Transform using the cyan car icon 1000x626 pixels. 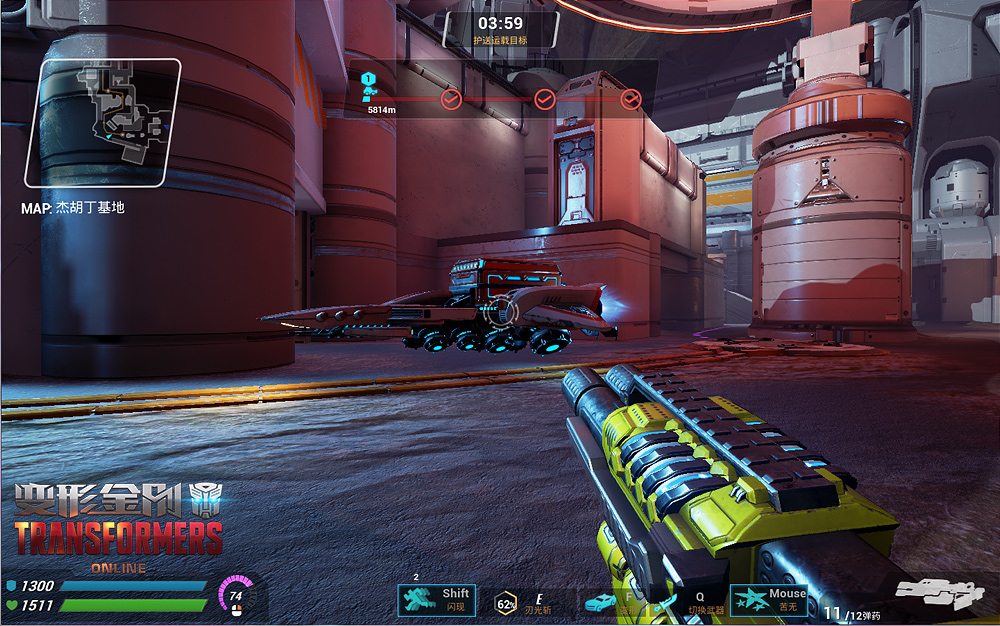(601, 602)
